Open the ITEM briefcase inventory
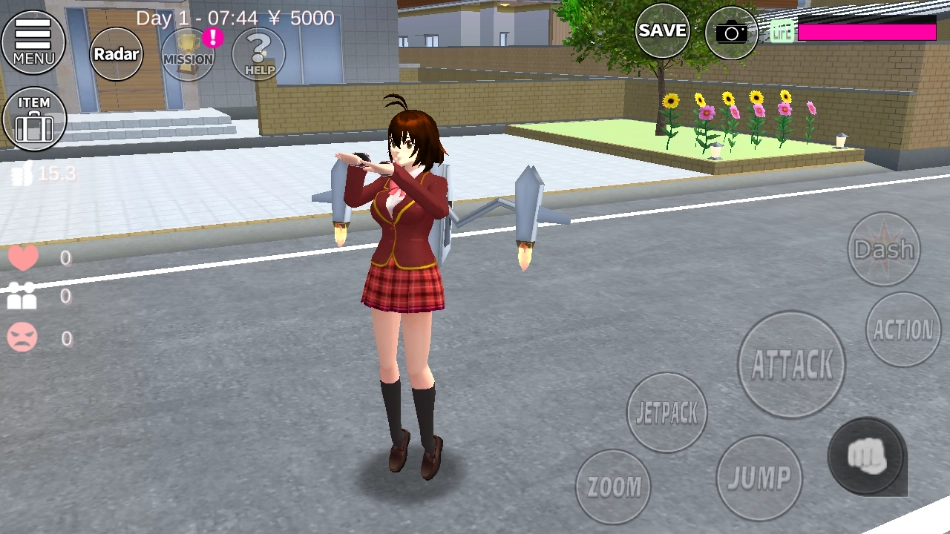Viewport: 950px width, 534px height. pyautogui.click(x=34, y=119)
